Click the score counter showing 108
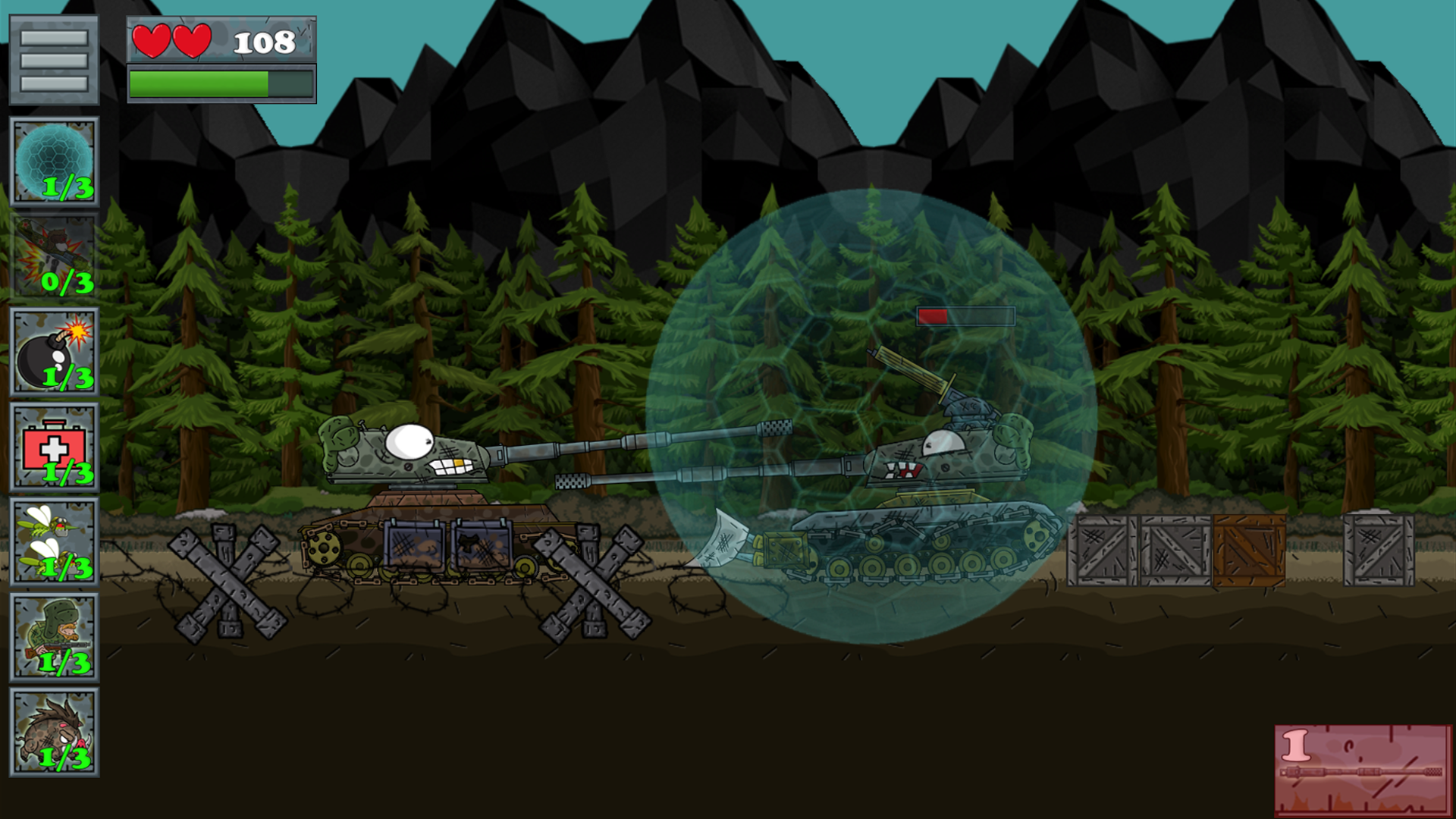1456x819 pixels. 264,42
